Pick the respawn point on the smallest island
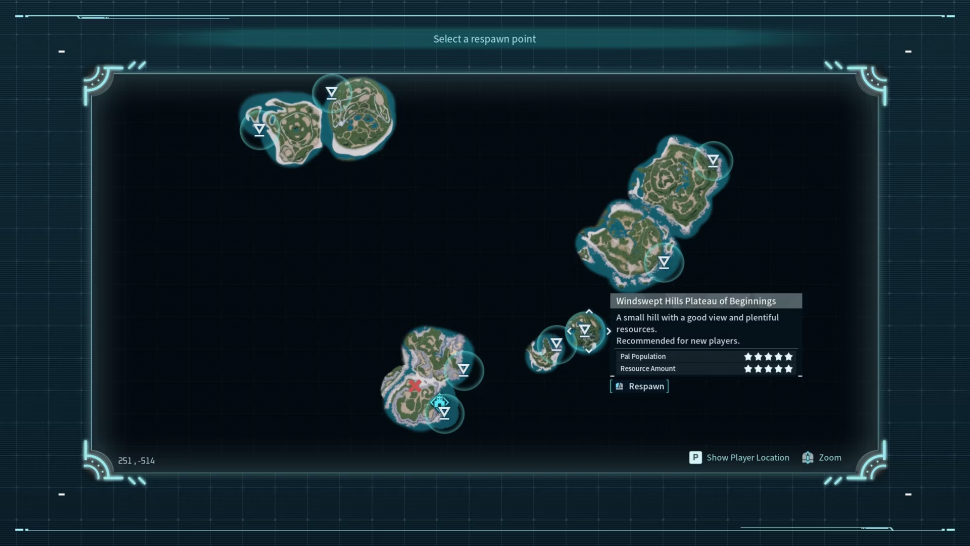Screen dimensions: 970x546 (x=556, y=344)
